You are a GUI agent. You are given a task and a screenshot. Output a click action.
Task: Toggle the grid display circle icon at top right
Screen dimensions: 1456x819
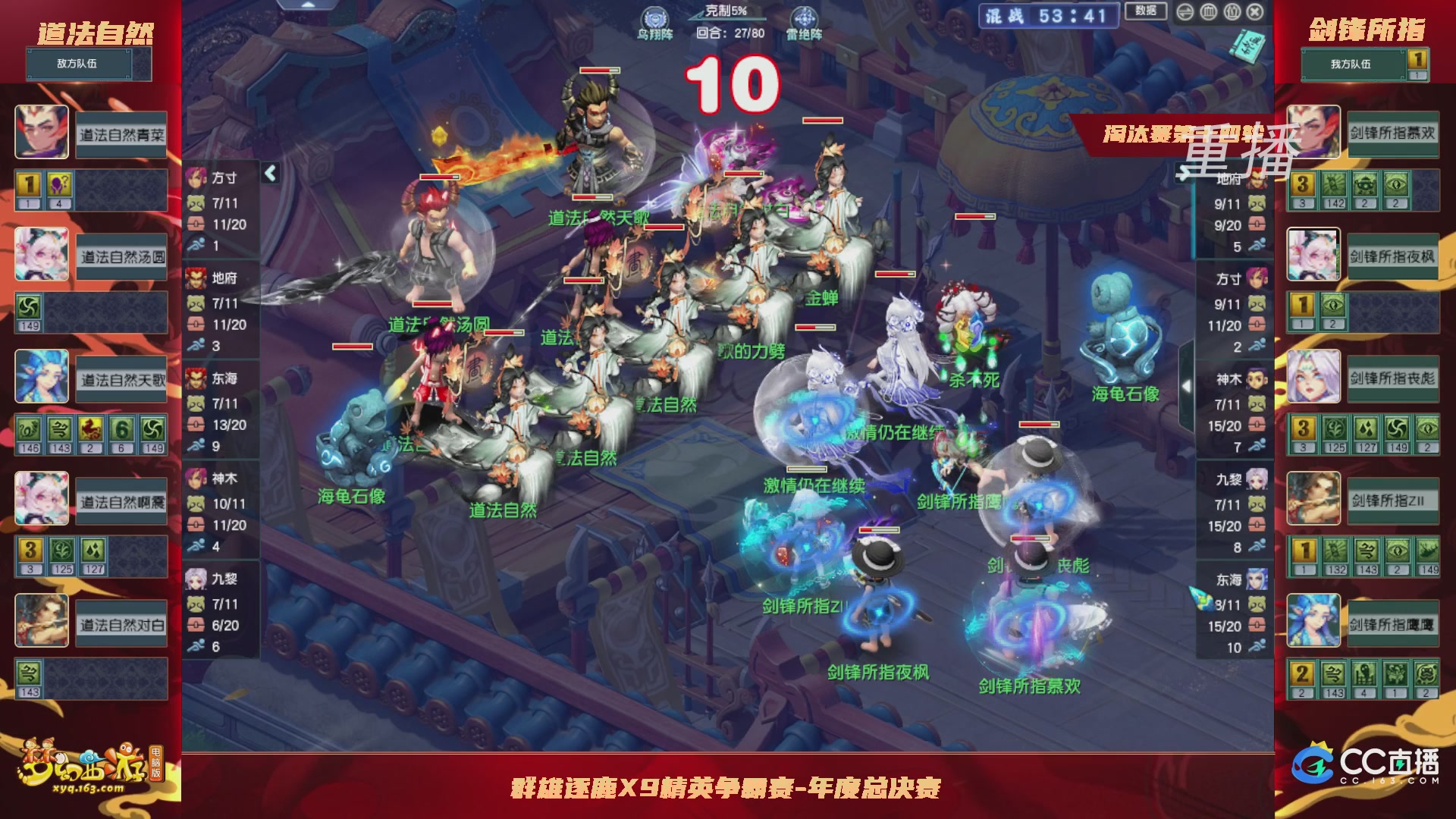tap(1210, 12)
